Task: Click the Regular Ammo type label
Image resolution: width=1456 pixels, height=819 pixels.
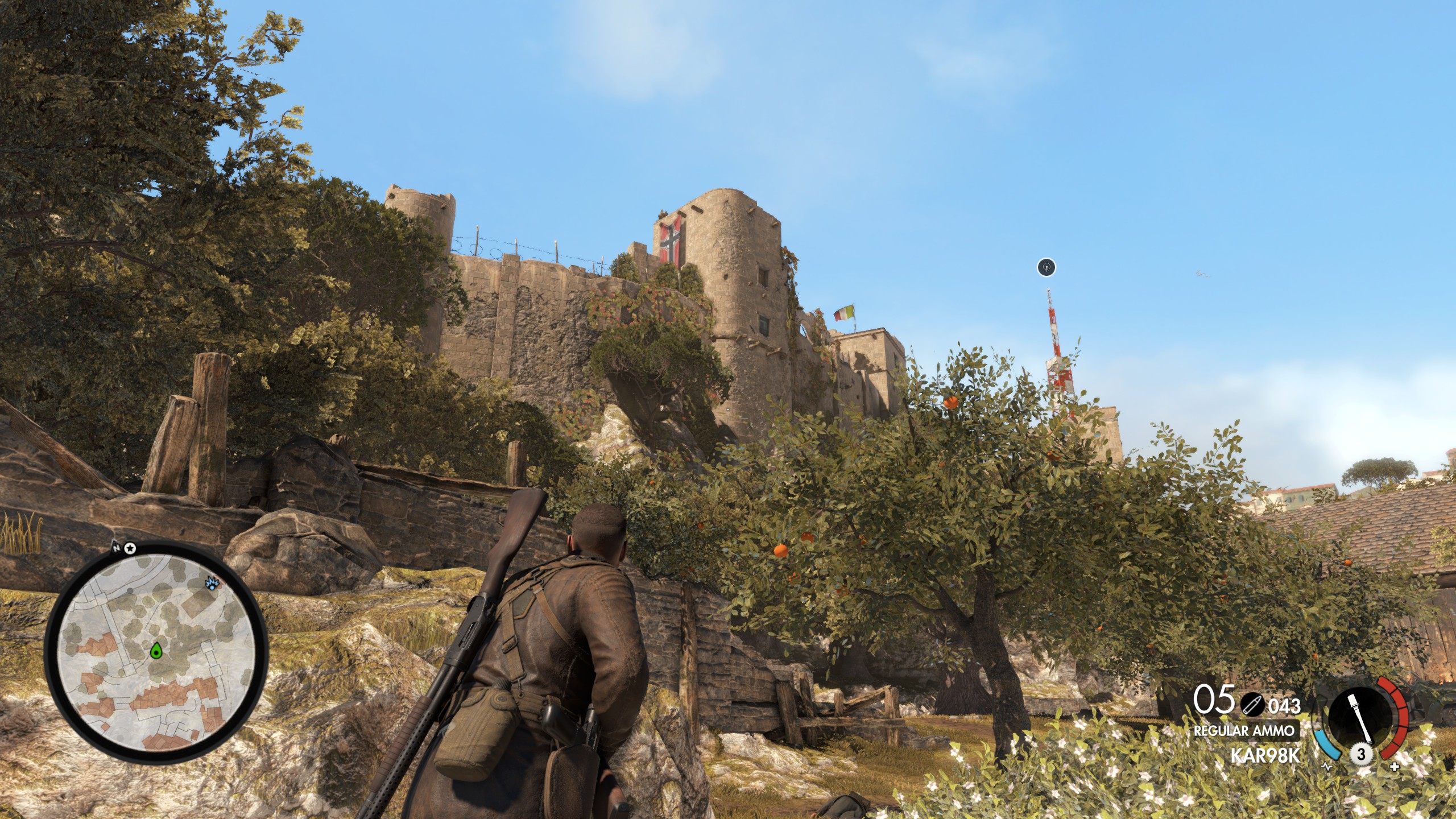Action: 1243,731
